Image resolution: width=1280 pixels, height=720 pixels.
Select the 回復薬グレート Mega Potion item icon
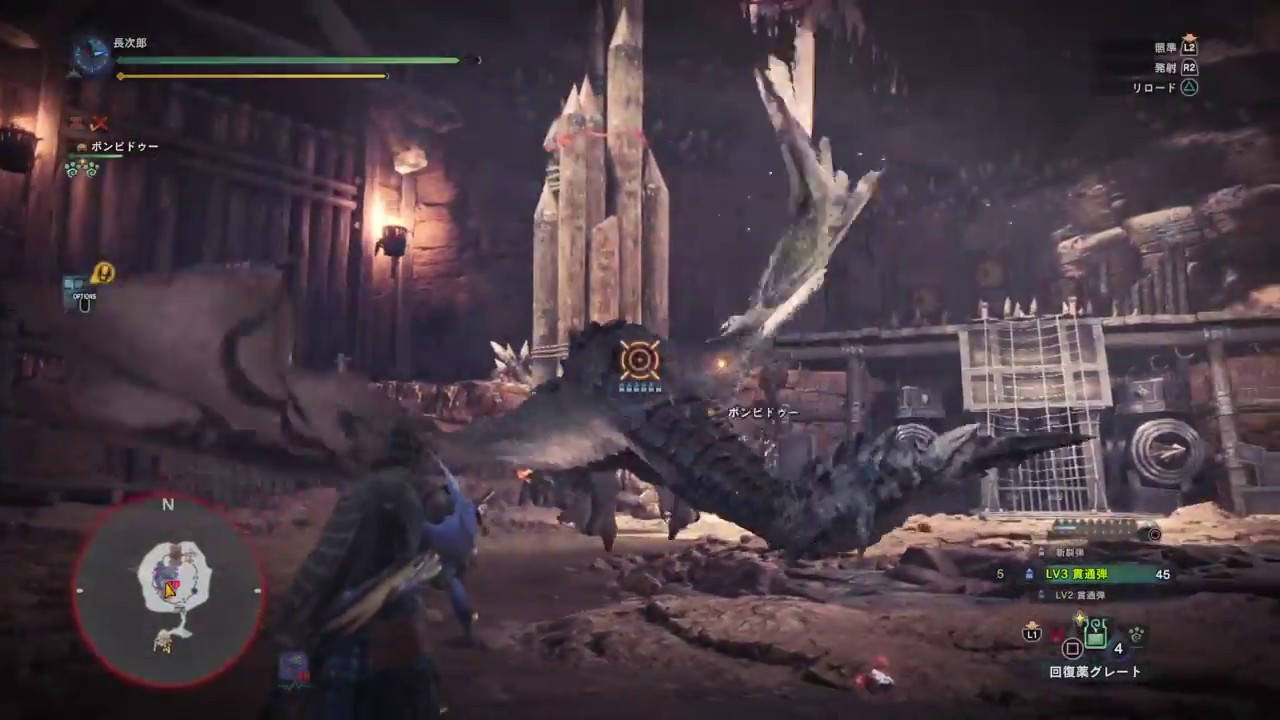[1095, 632]
